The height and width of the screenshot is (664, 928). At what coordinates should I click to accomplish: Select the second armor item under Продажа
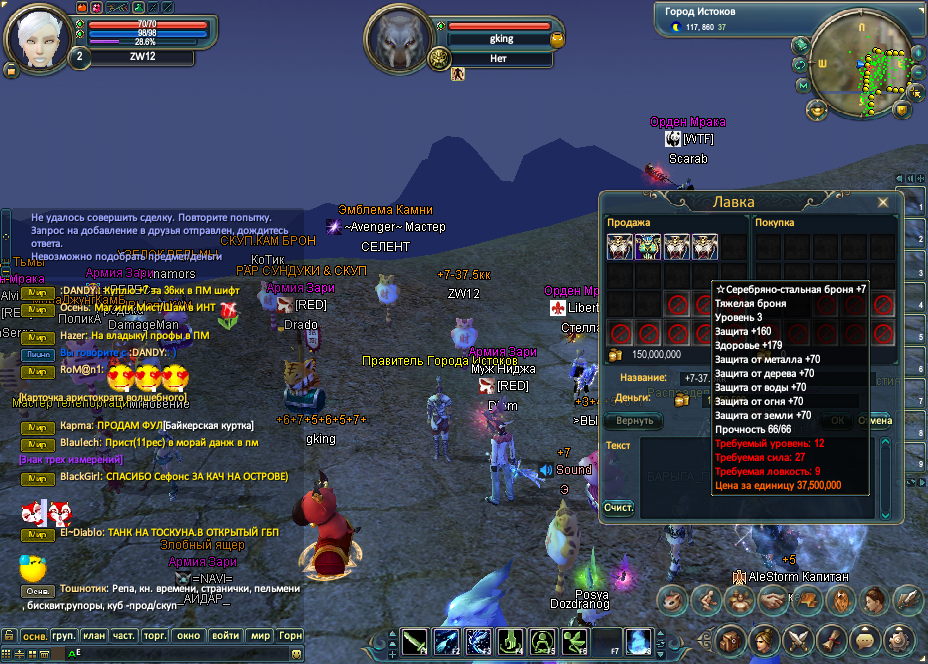pos(649,246)
